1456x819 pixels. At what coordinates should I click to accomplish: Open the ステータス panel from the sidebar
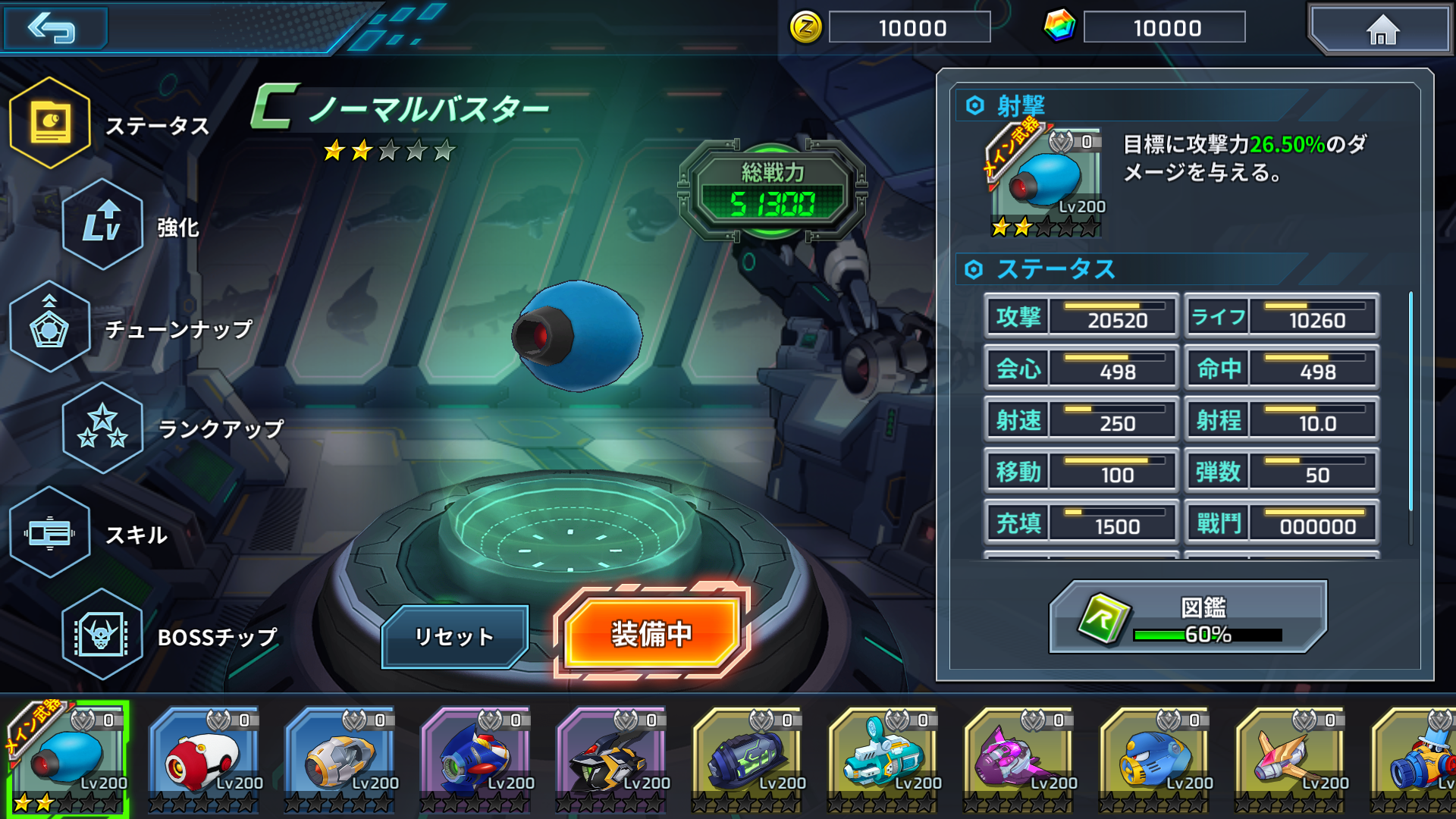(50, 124)
